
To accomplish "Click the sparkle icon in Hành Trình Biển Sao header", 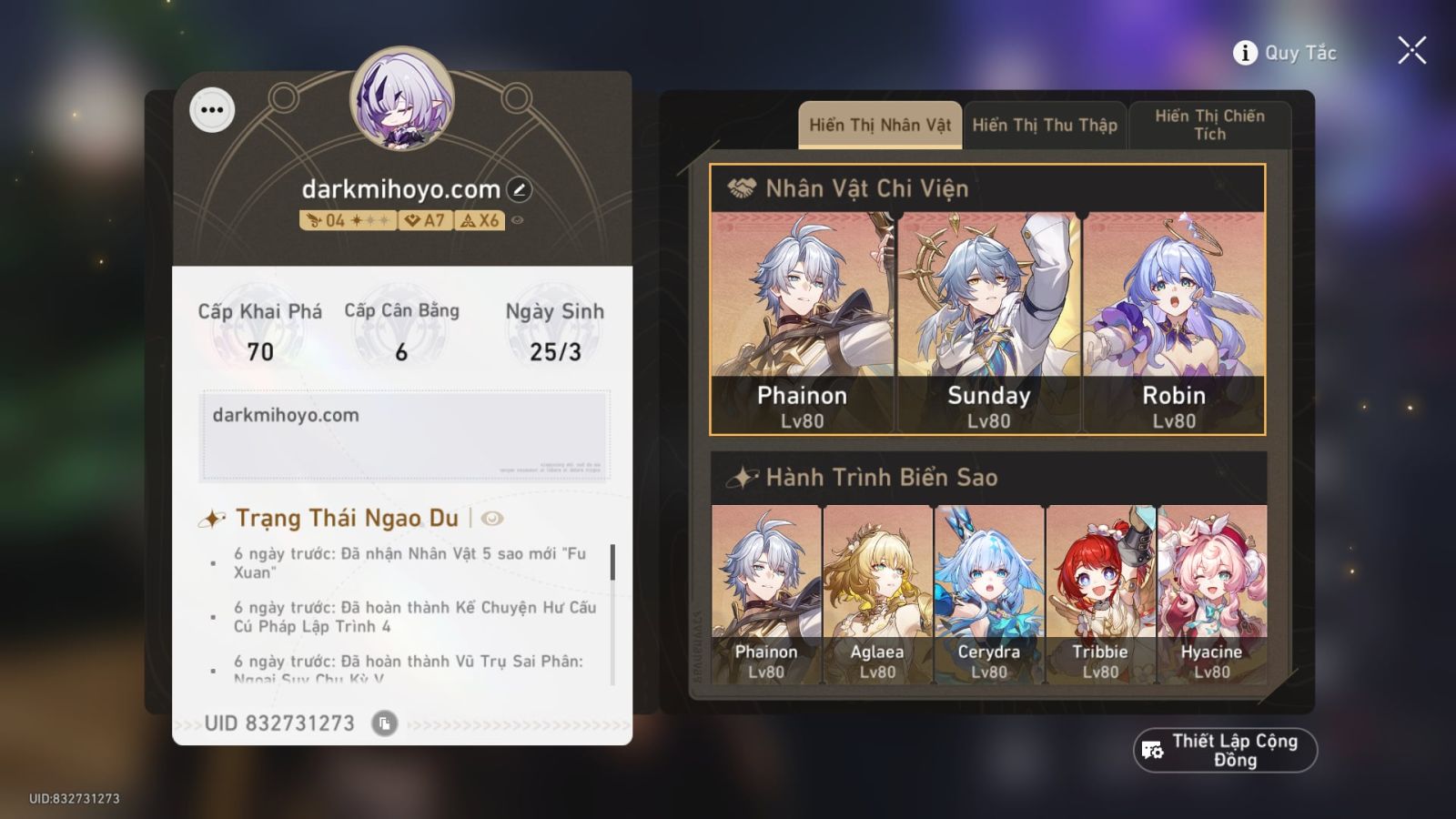I will [x=744, y=476].
